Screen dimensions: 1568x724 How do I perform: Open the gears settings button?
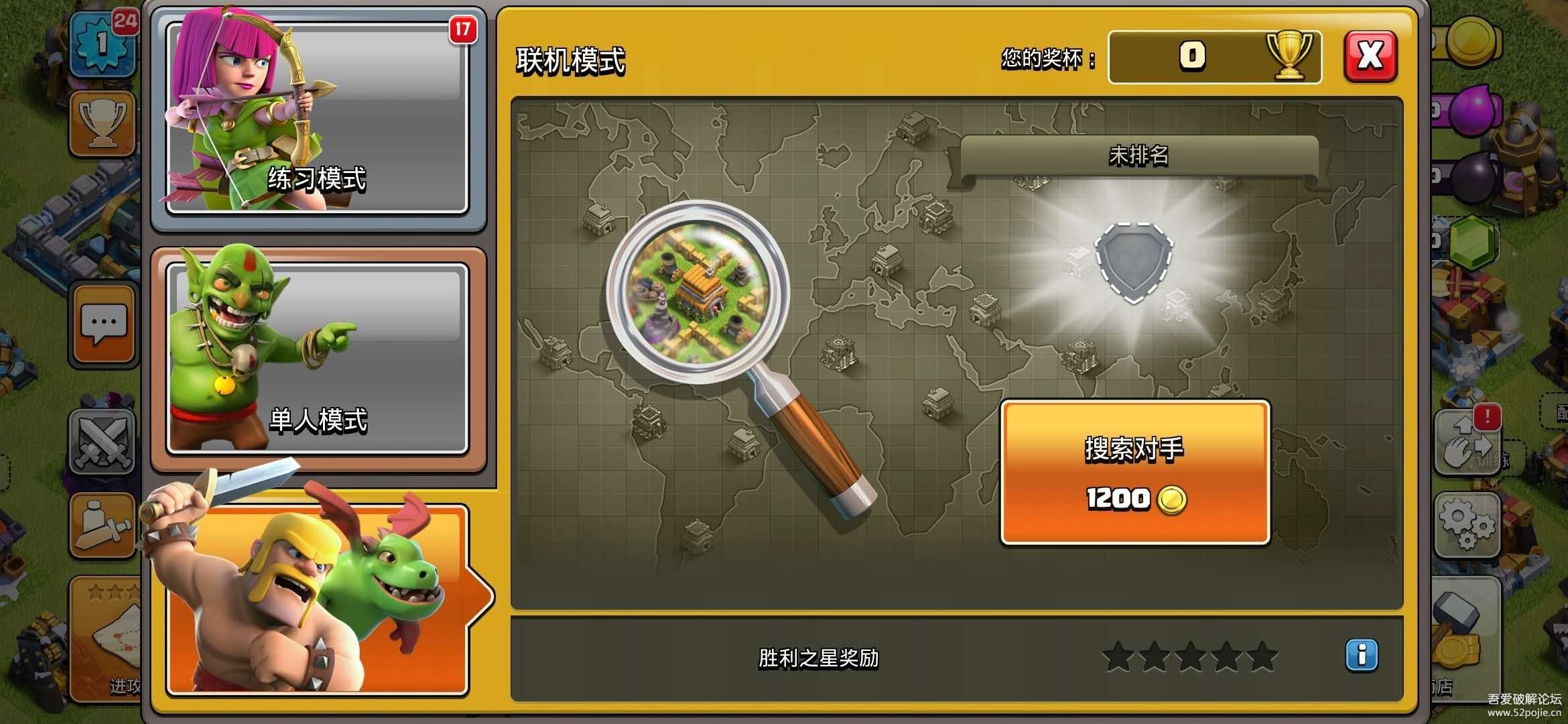(x=1466, y=525)
